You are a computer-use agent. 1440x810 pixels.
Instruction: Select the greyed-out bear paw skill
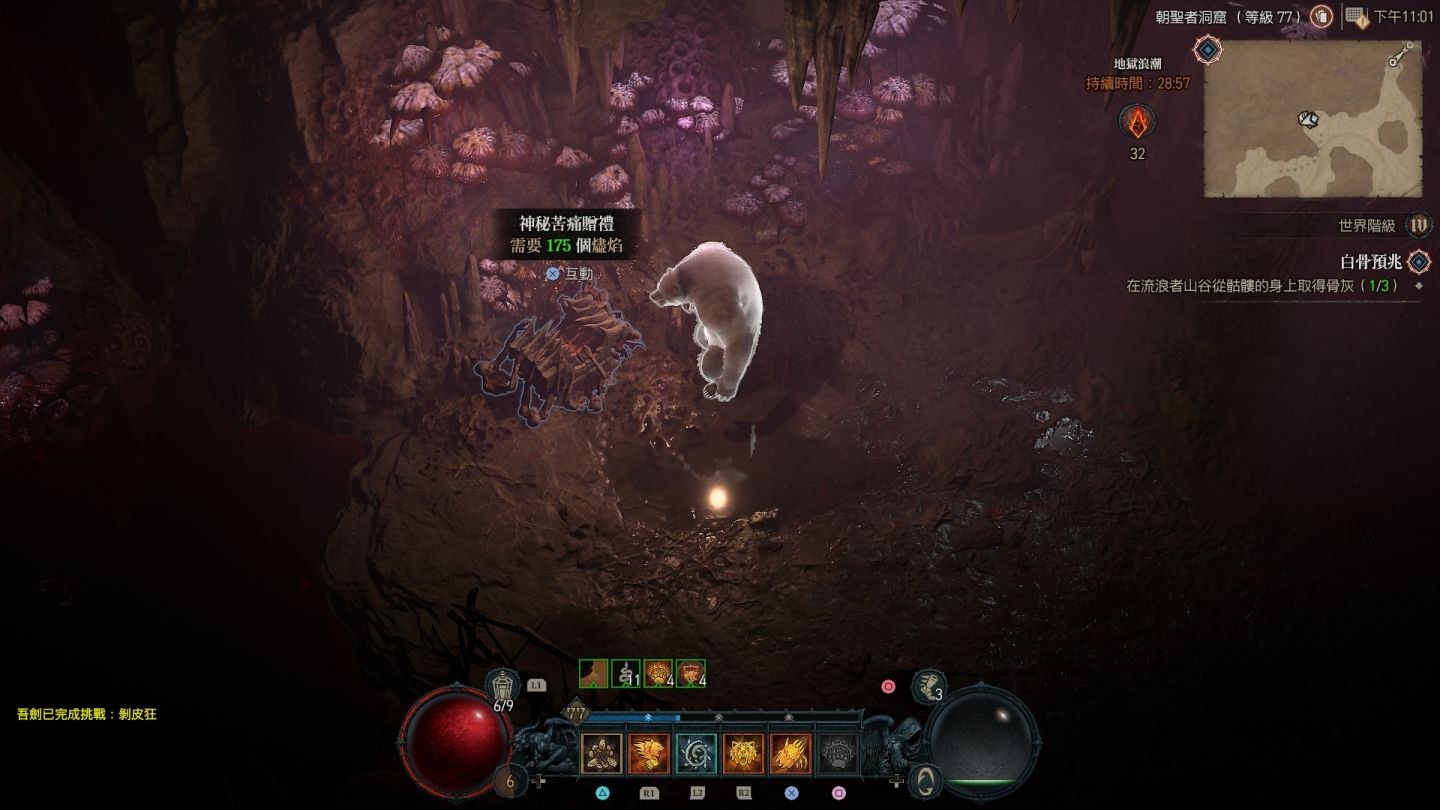pyautogui.click(x=838, y=754)
